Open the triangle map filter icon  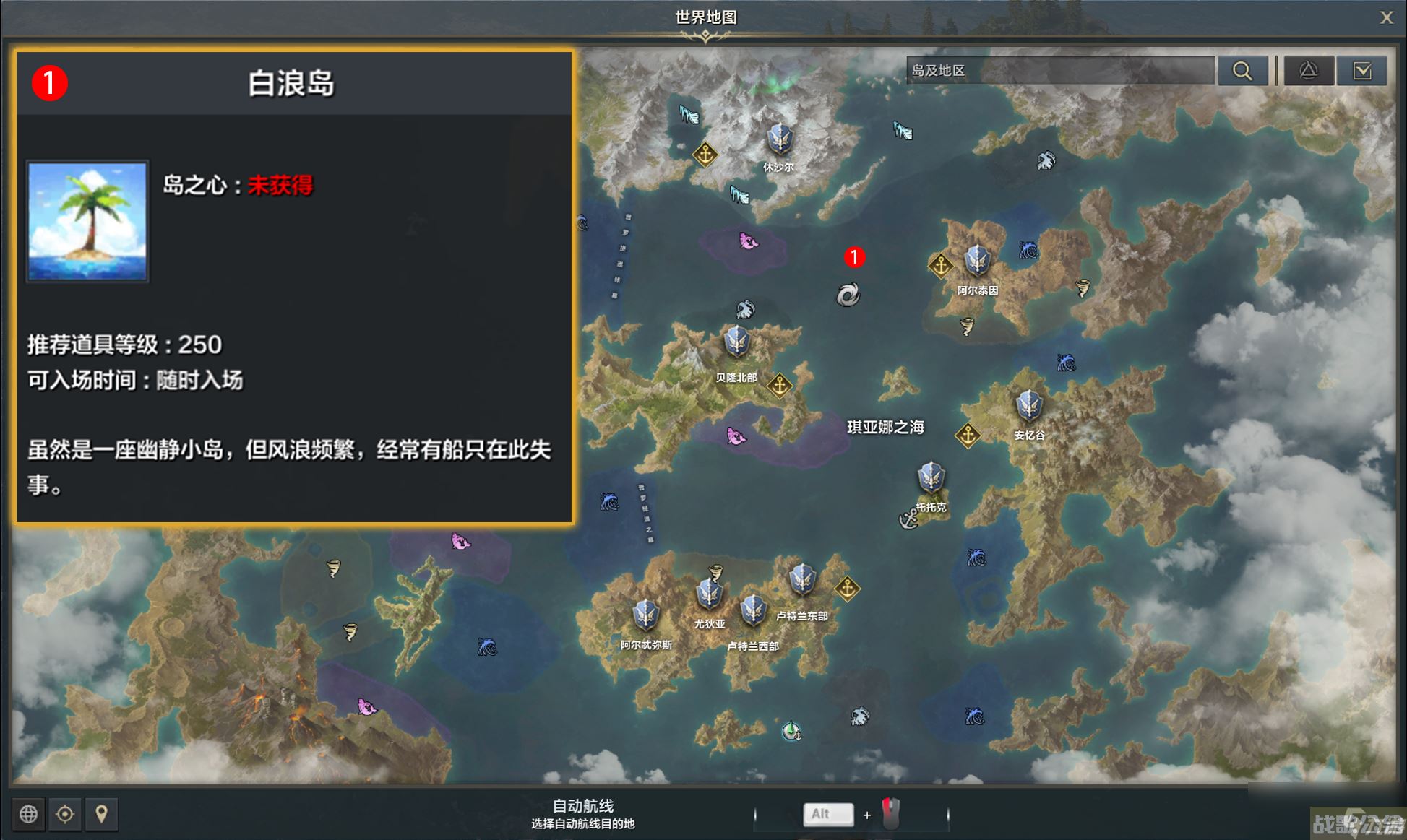tap(1309, 70)
